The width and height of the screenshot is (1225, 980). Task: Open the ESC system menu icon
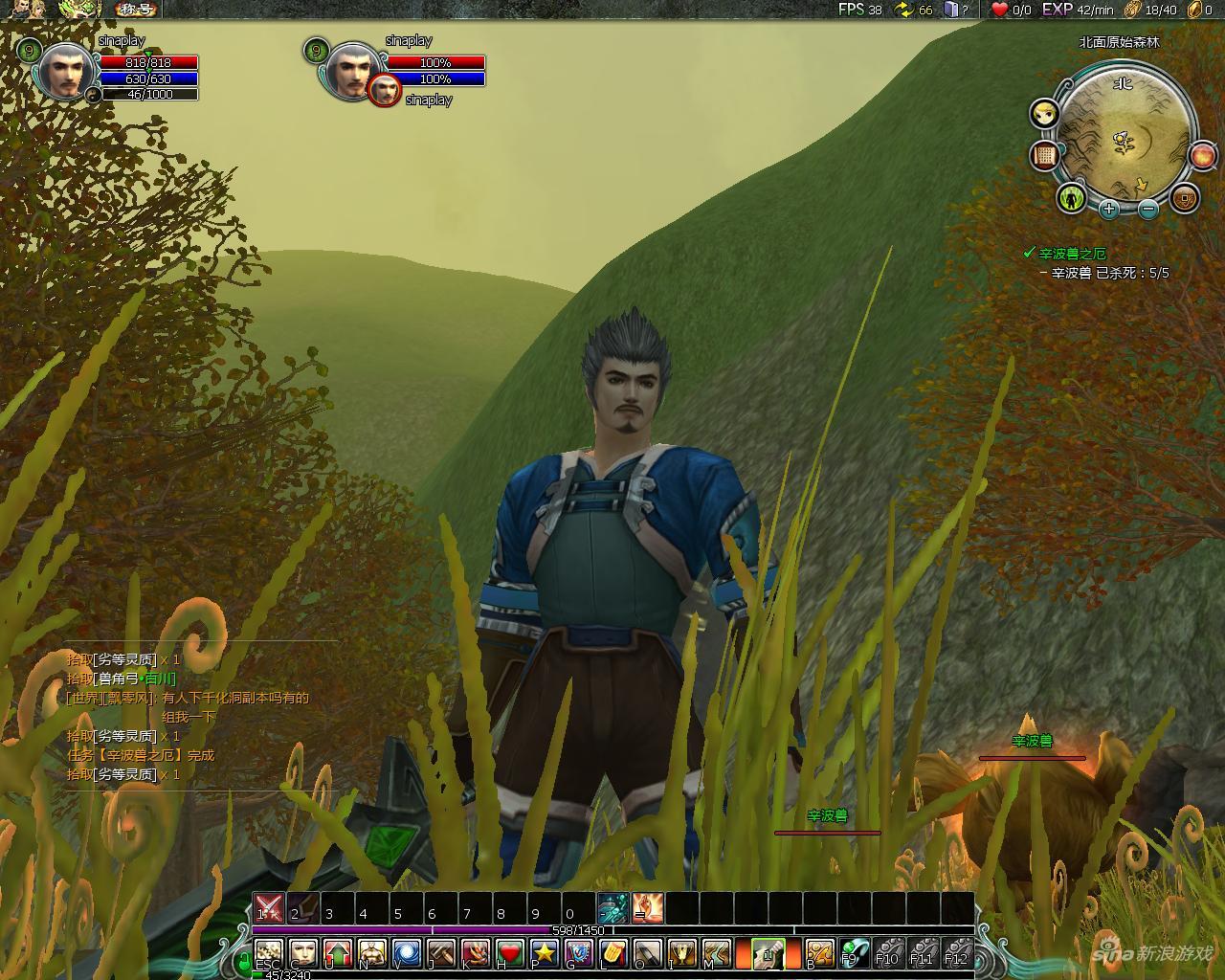pyautogui.click(x=269, y=953)
